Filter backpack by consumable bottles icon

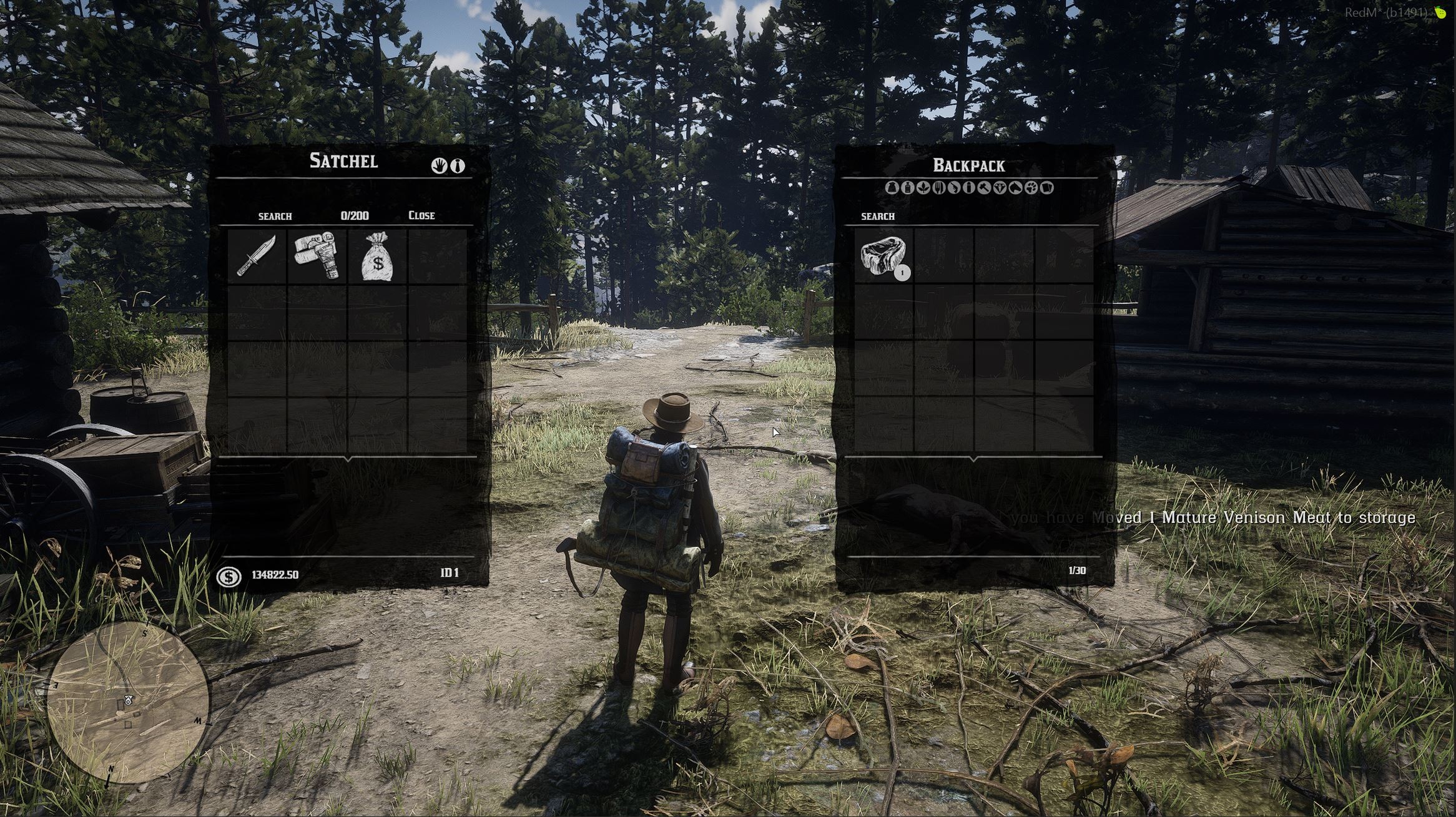(x=907, y=187)
